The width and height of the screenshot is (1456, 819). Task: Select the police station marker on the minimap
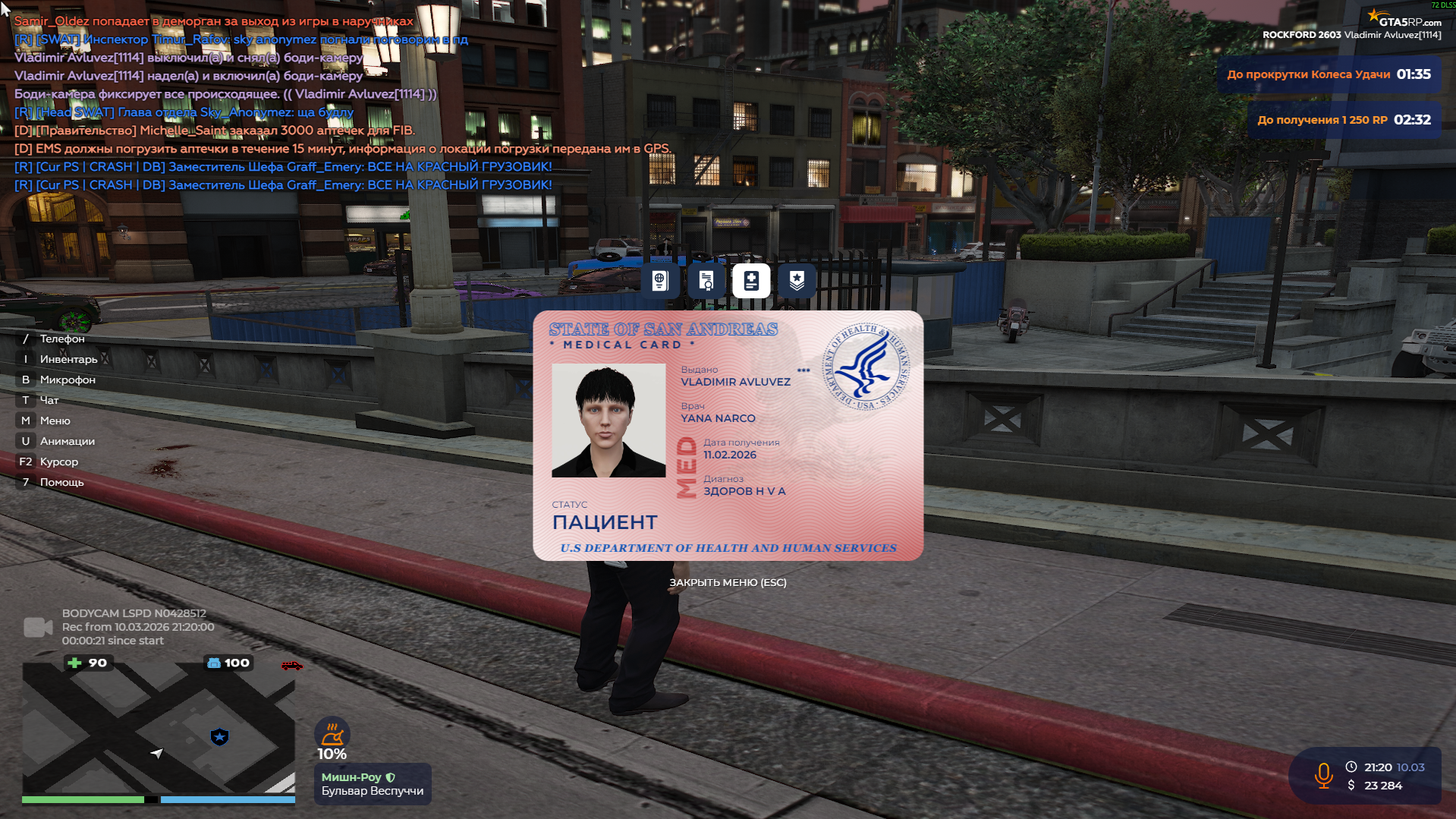(219, 736)
